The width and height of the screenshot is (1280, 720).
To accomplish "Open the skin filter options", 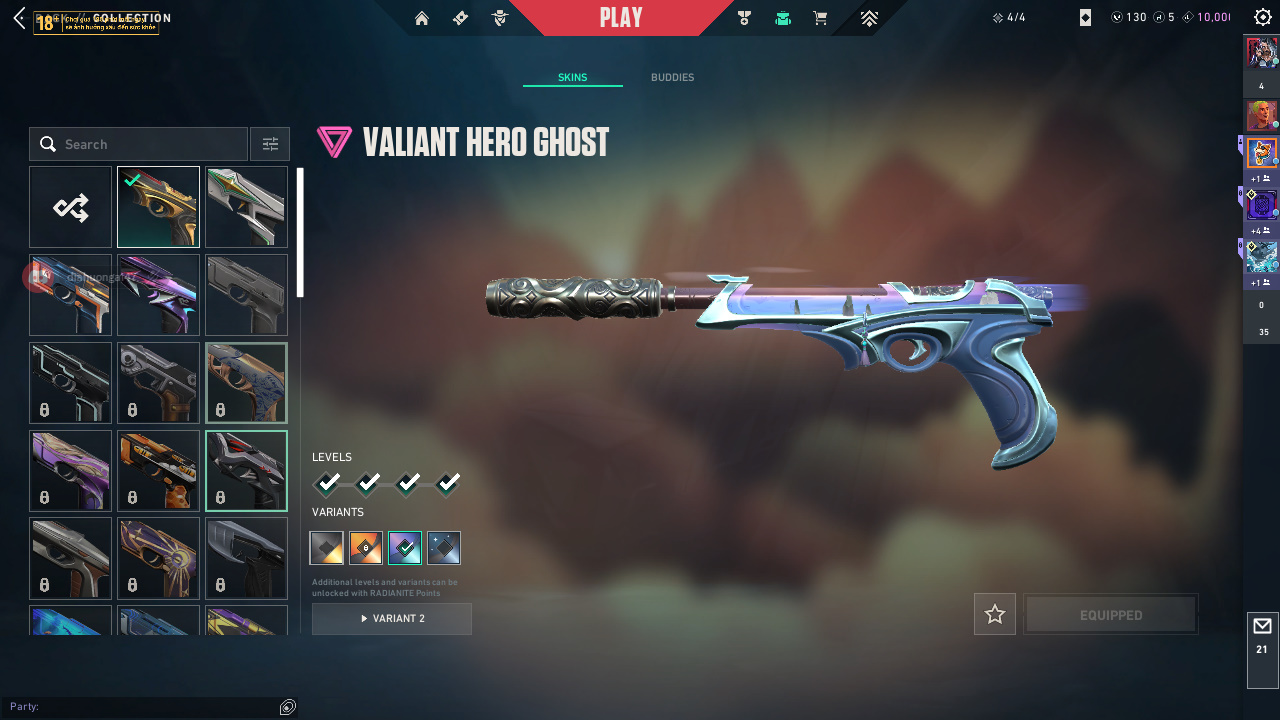I will 270,144.
